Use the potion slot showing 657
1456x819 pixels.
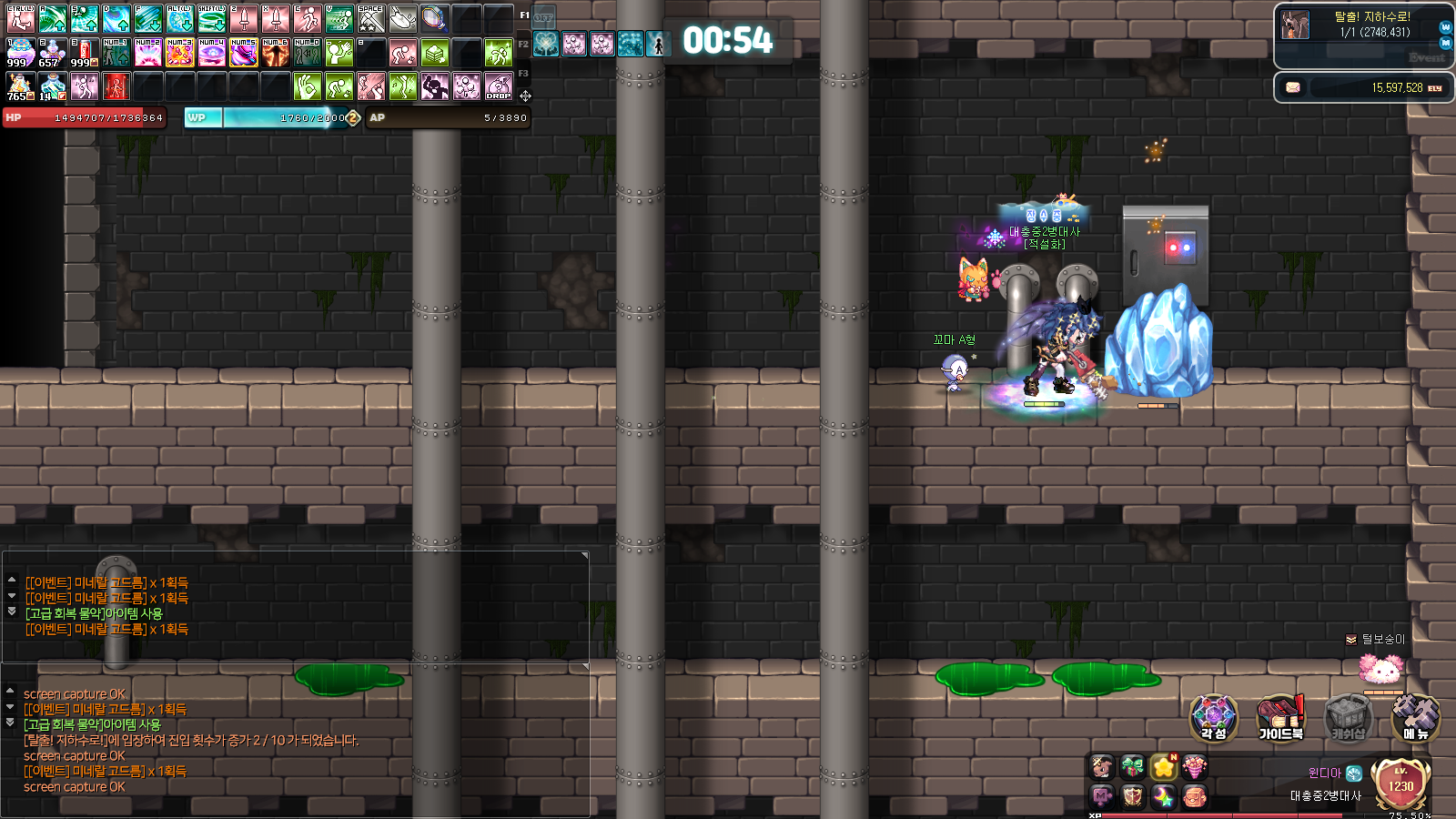coord(52,53)
